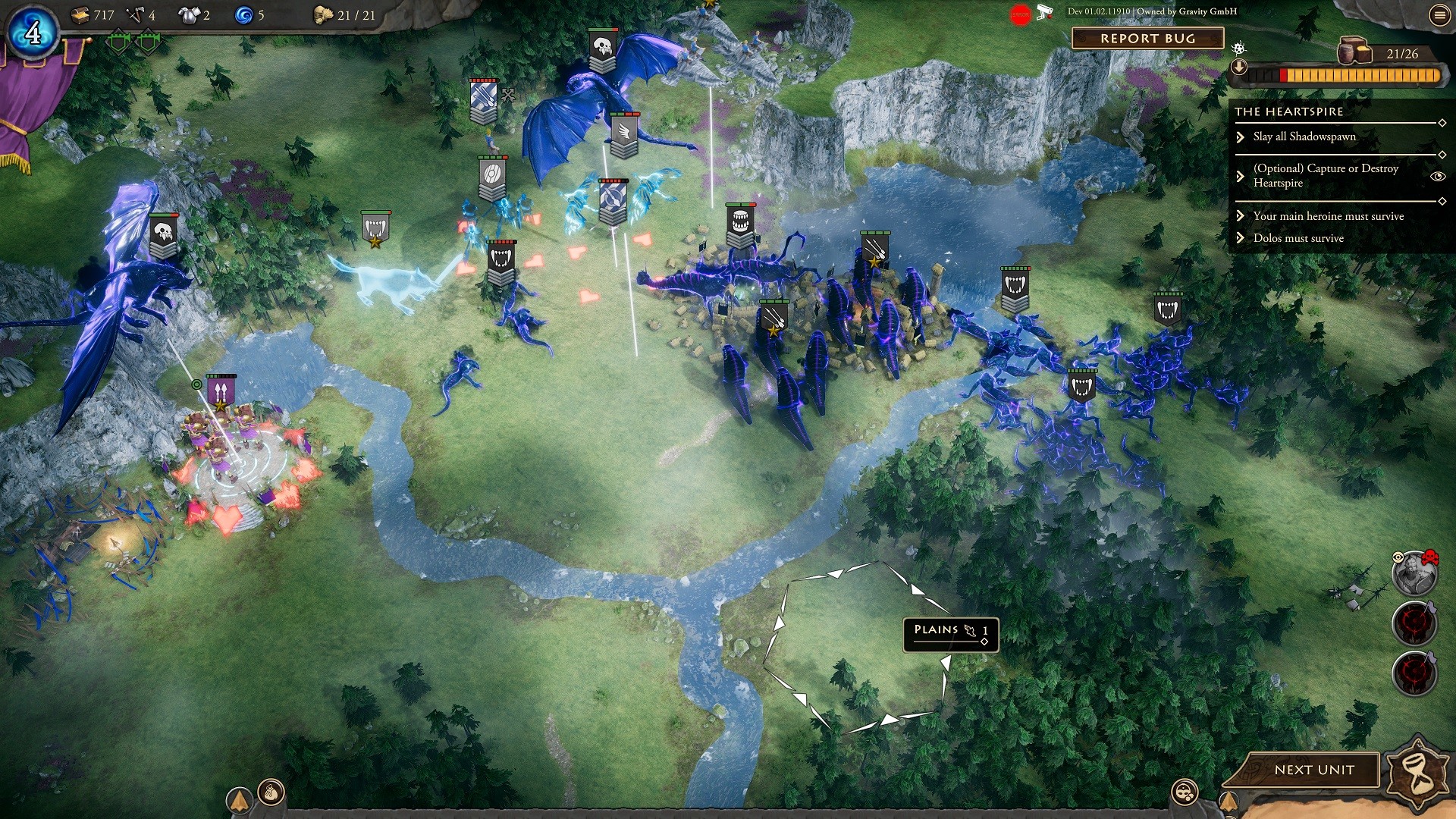Open the blue mana swirl resource icon
1456x819 pixels.
[244, 14]
